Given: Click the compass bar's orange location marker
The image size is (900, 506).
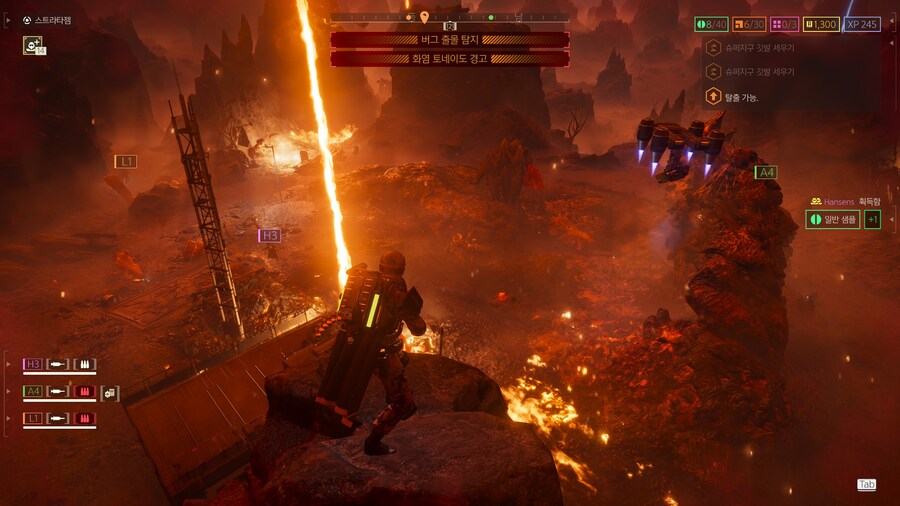Looking at the screenshot, I should coord(424,17).
